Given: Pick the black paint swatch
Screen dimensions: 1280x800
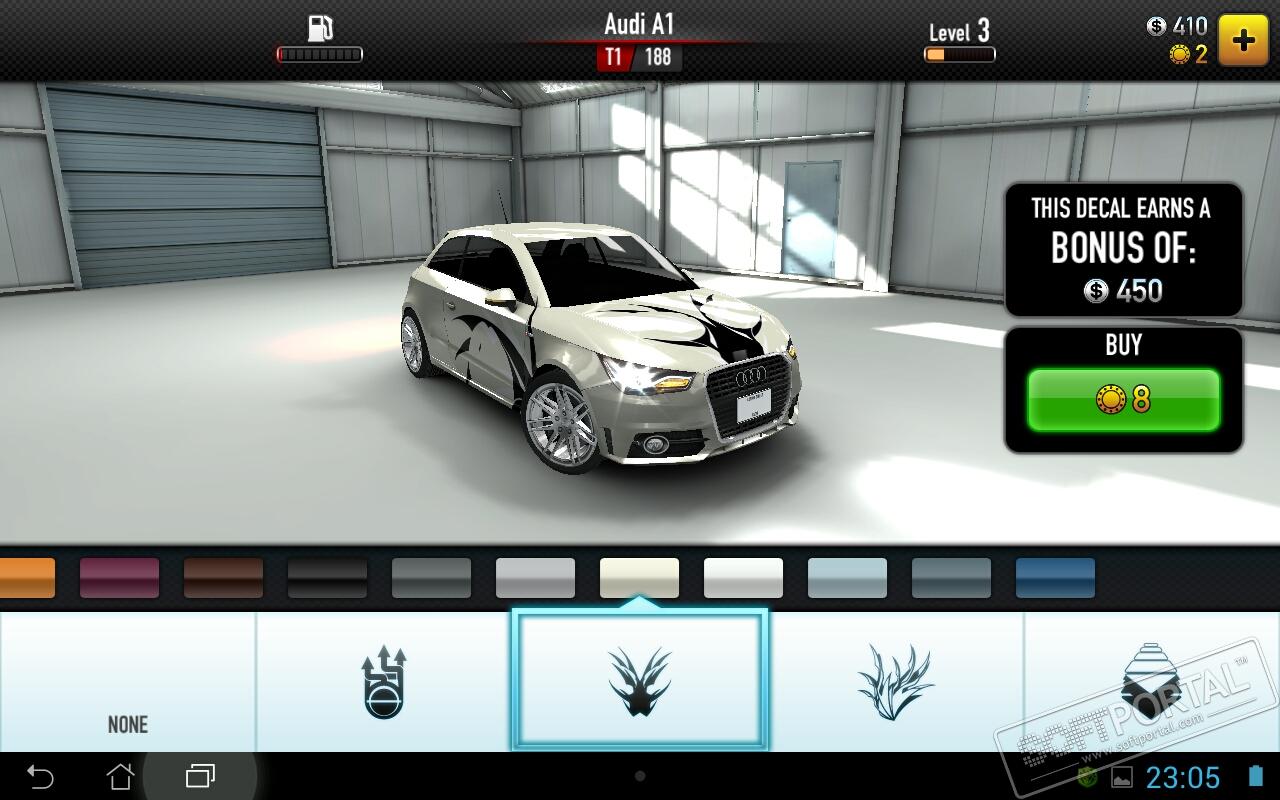Looking at the screenshot, I should 327,578.
